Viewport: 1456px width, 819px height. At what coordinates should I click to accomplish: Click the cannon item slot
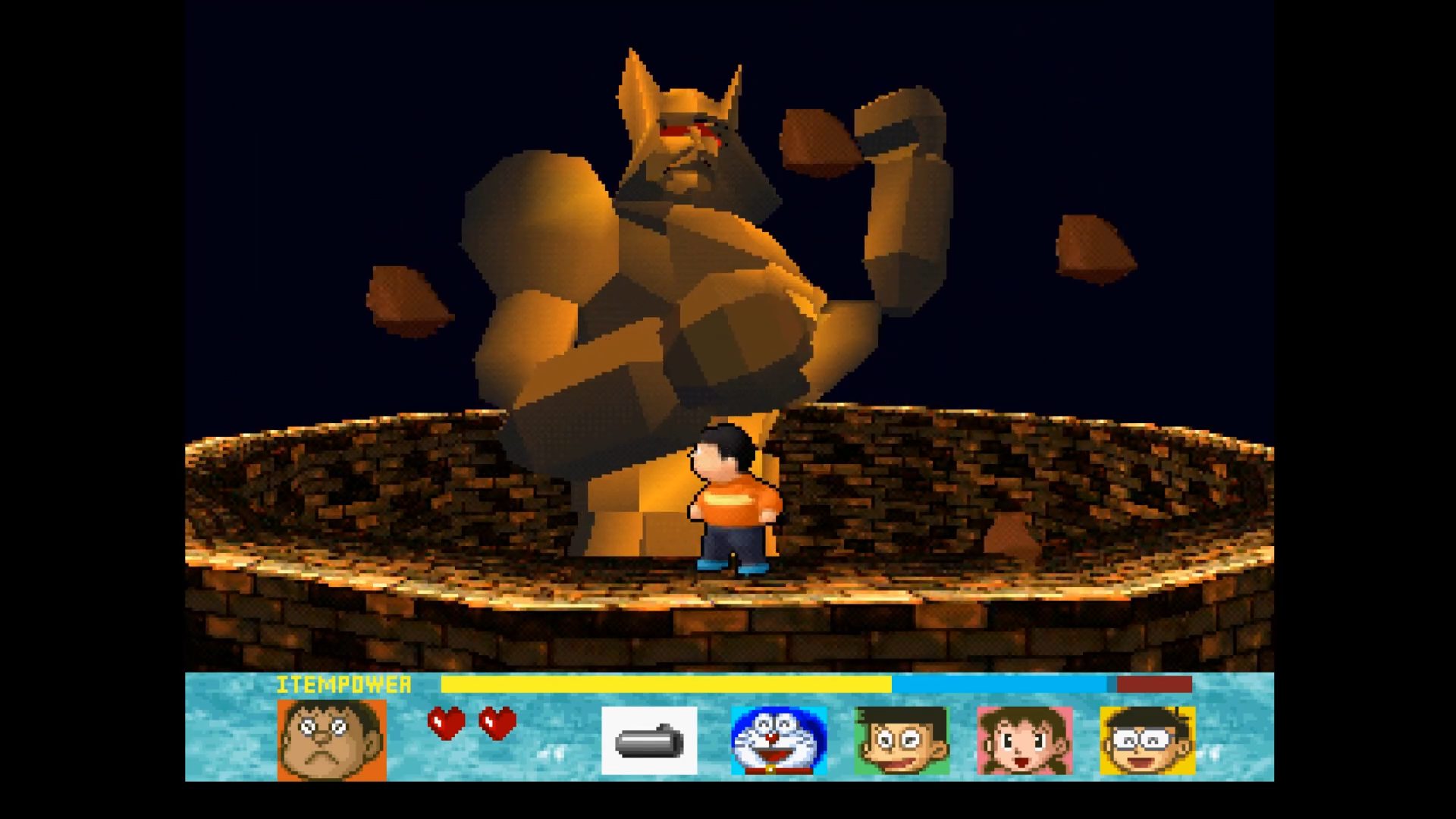tap(649, 740)
